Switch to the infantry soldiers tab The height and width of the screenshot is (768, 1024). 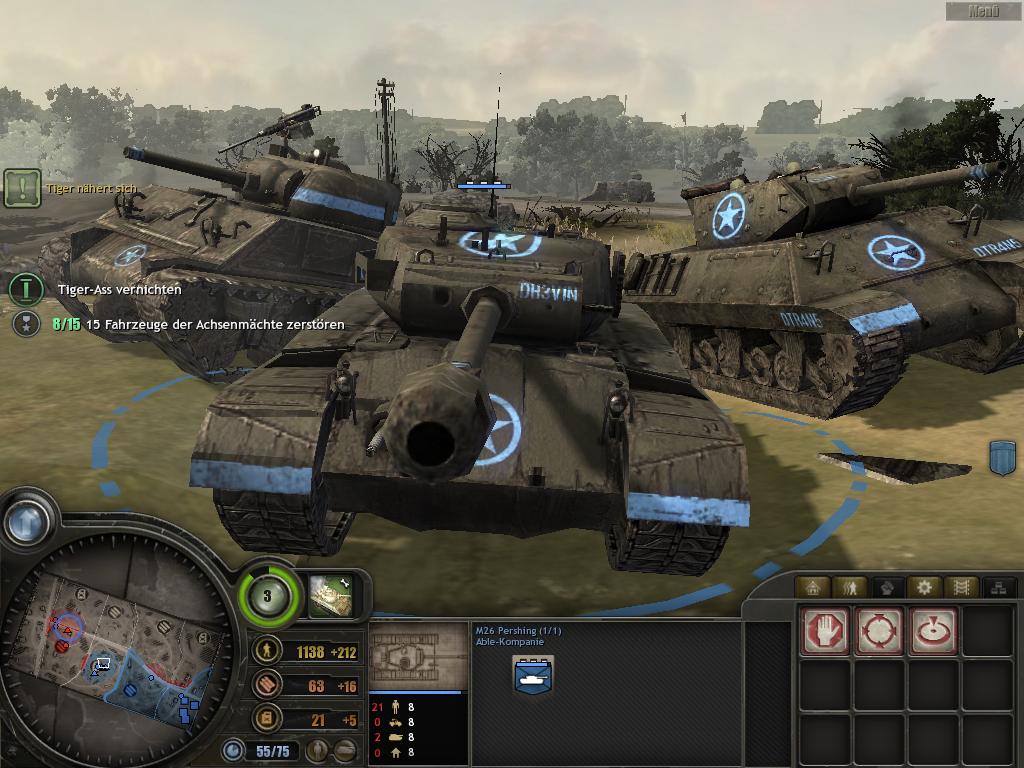coord(849,587)
